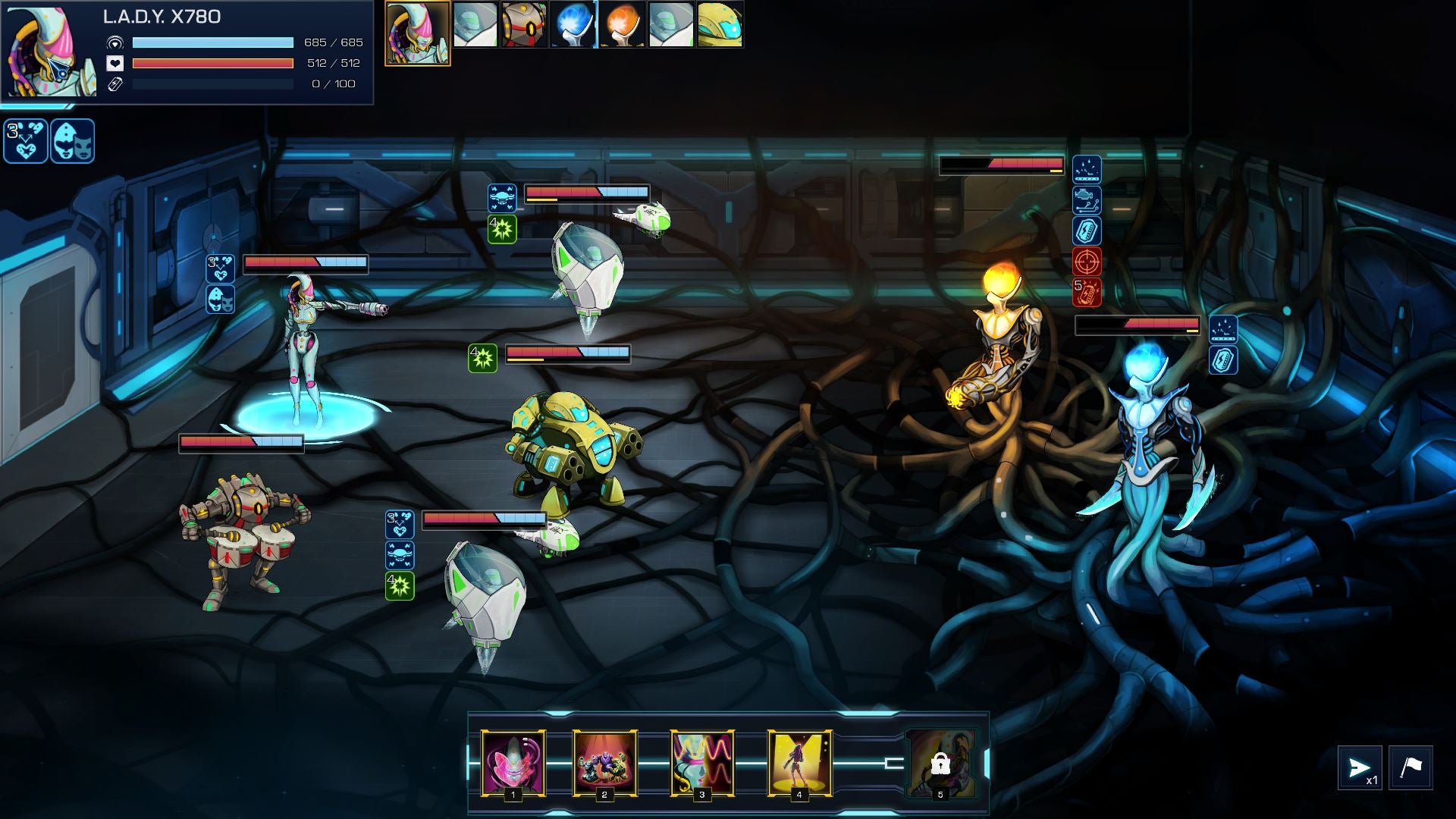The height and width of the screenshot is (819, 1456).
Task: Trigger ability 4 with the dancer in yellow spotlight
Action: coord(799,762)
